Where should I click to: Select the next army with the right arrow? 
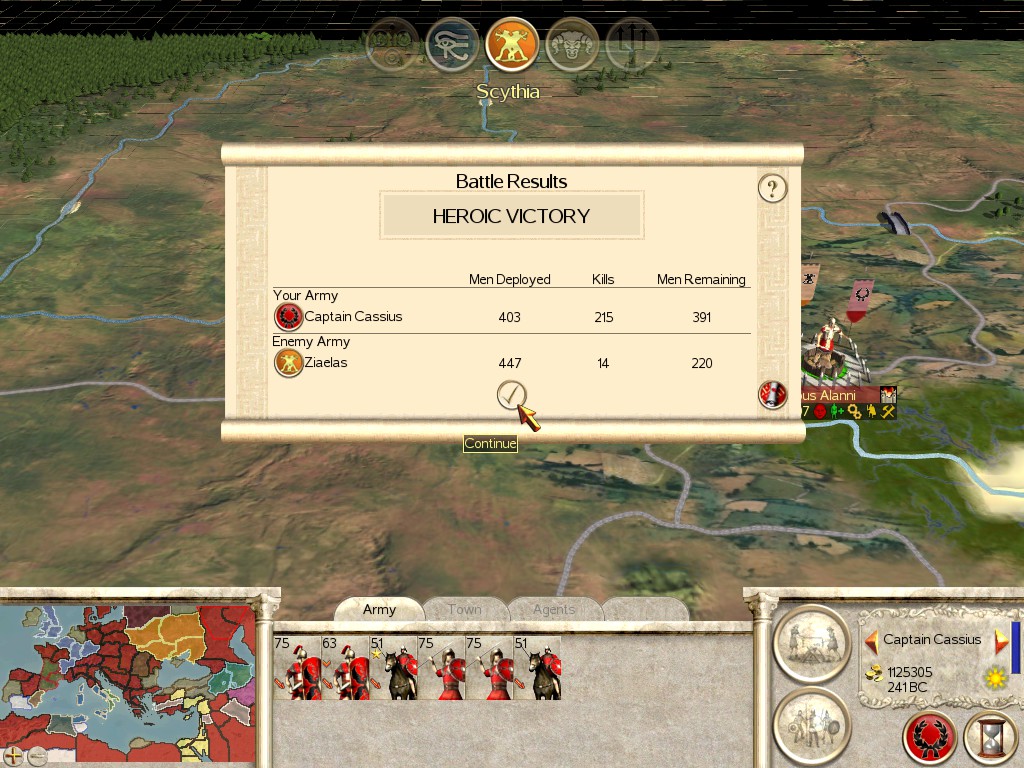pos(1001,640)
